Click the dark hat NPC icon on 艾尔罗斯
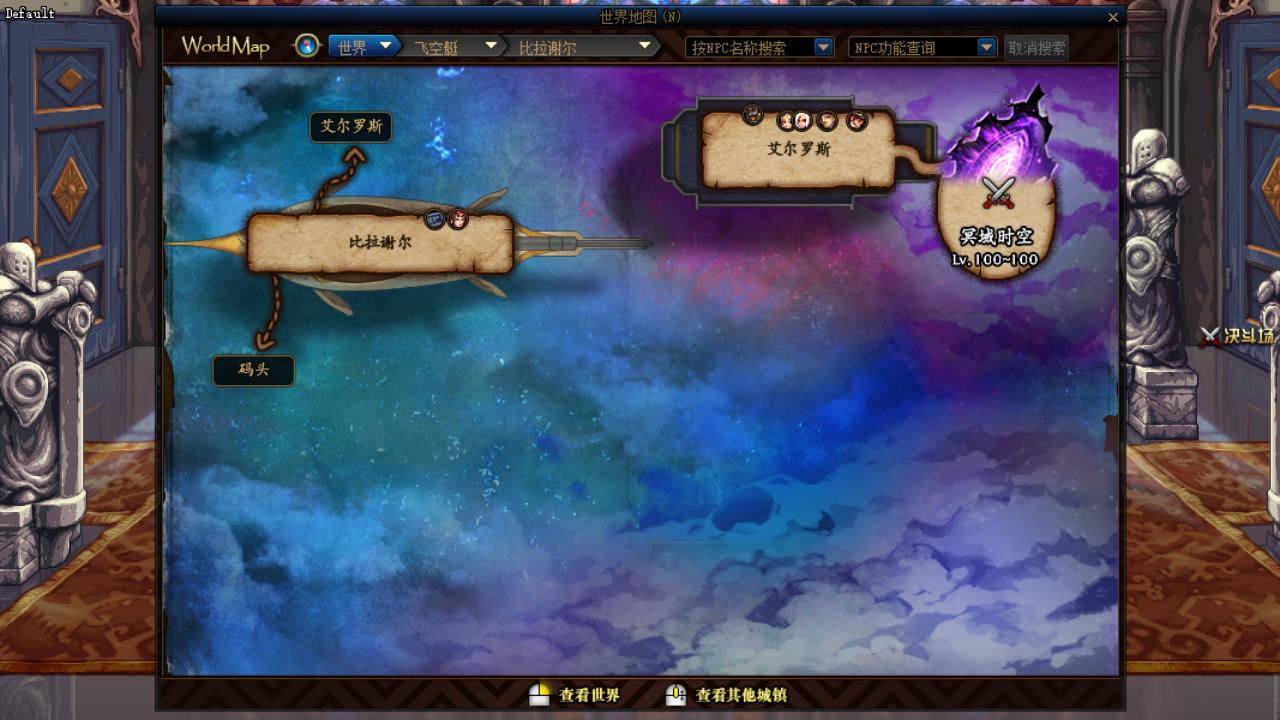Screen dimensions: 1280x720 click(753, 116)
